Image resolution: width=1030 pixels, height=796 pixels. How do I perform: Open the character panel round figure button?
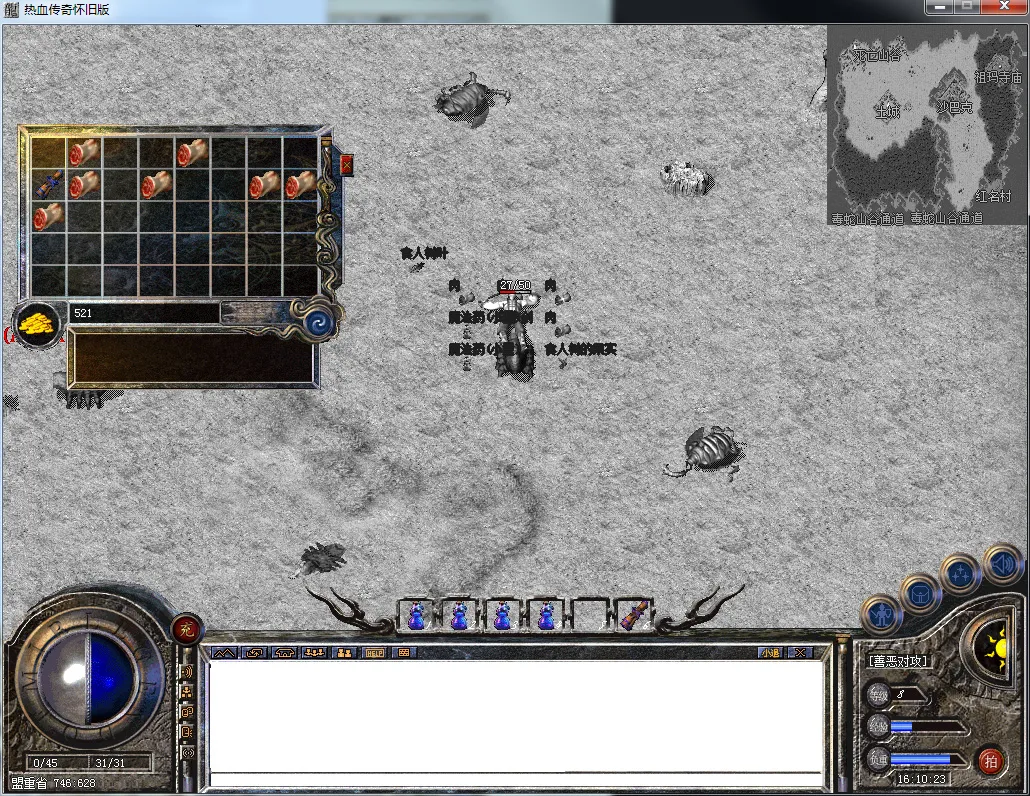882,612
